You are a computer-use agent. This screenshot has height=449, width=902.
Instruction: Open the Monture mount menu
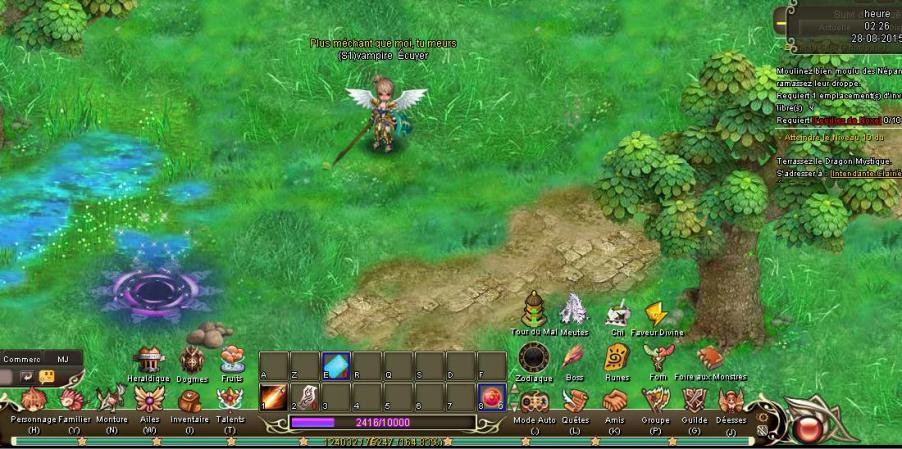pyautogui.click(x=111, y=402)
